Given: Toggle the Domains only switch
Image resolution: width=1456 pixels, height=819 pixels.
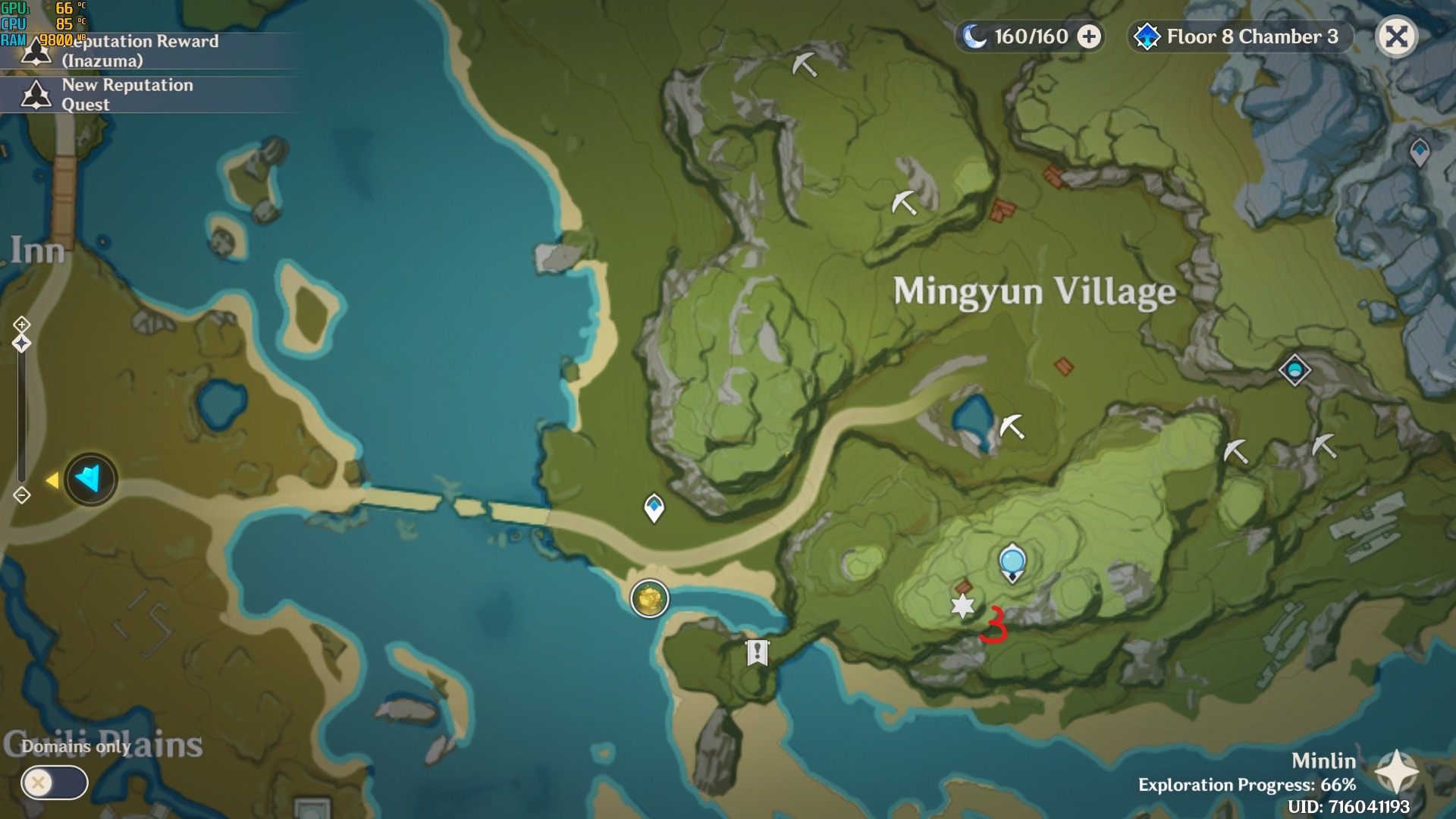Looking at the screenshot, I should 54,782.
